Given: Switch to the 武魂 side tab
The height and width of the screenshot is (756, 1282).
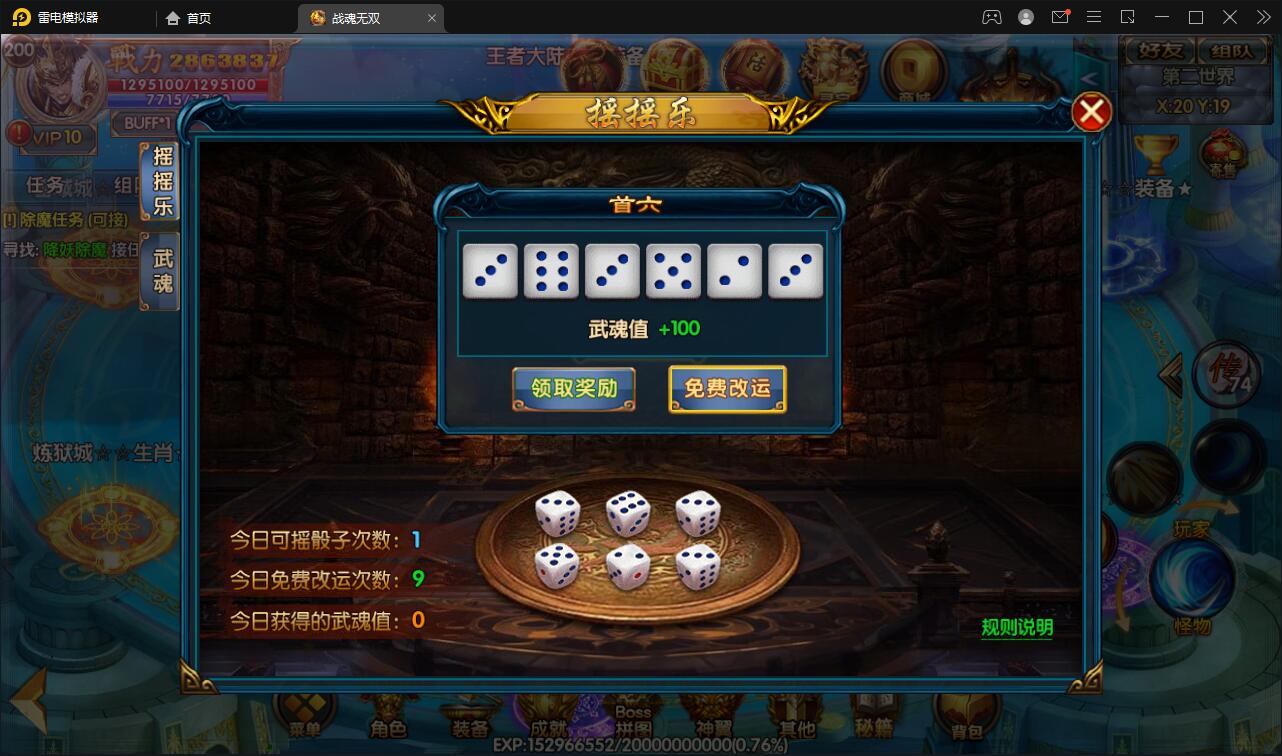Looking at the screenshot, I should click(162, 271).
